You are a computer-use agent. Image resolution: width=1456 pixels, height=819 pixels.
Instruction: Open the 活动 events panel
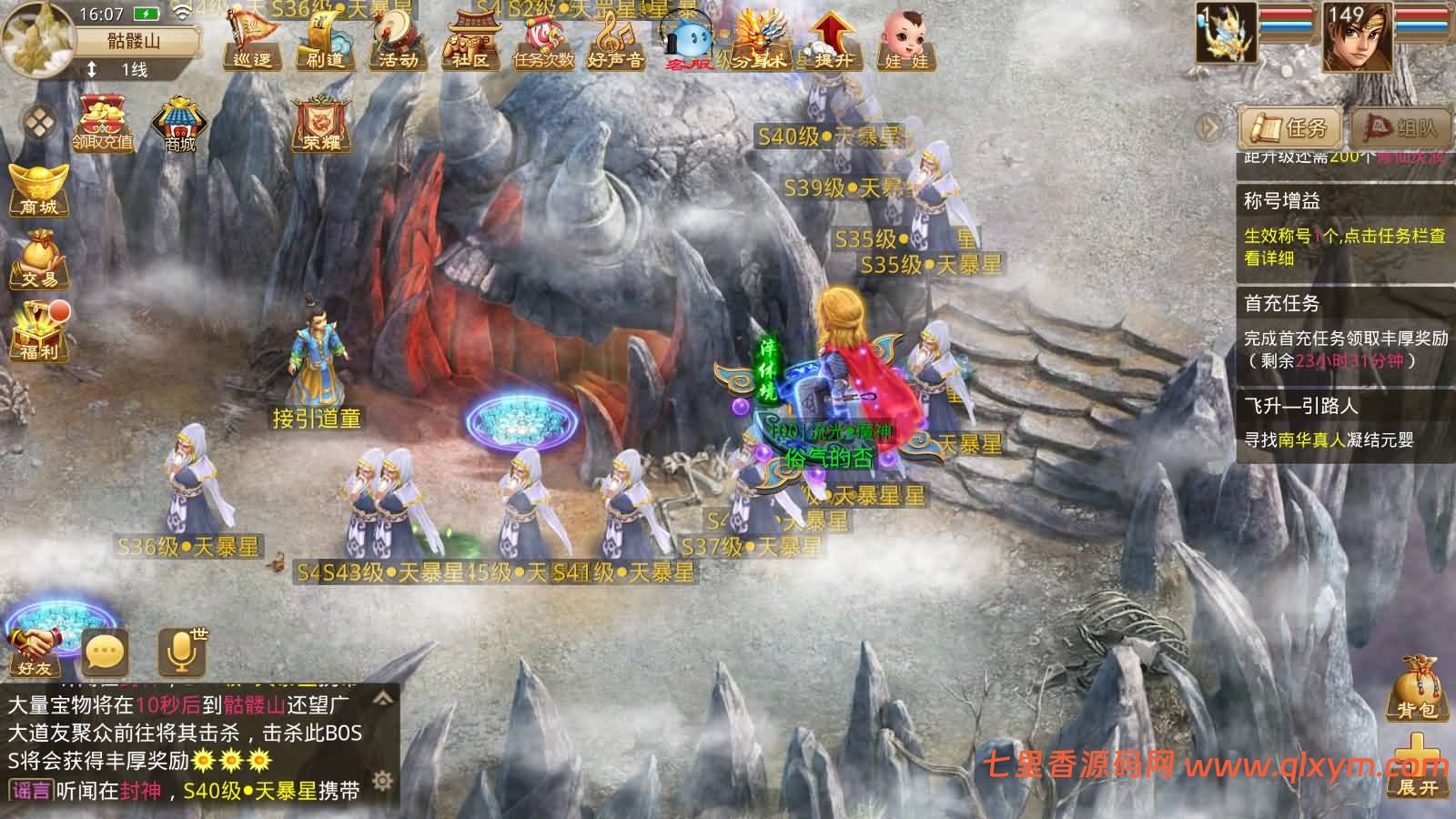398,43
